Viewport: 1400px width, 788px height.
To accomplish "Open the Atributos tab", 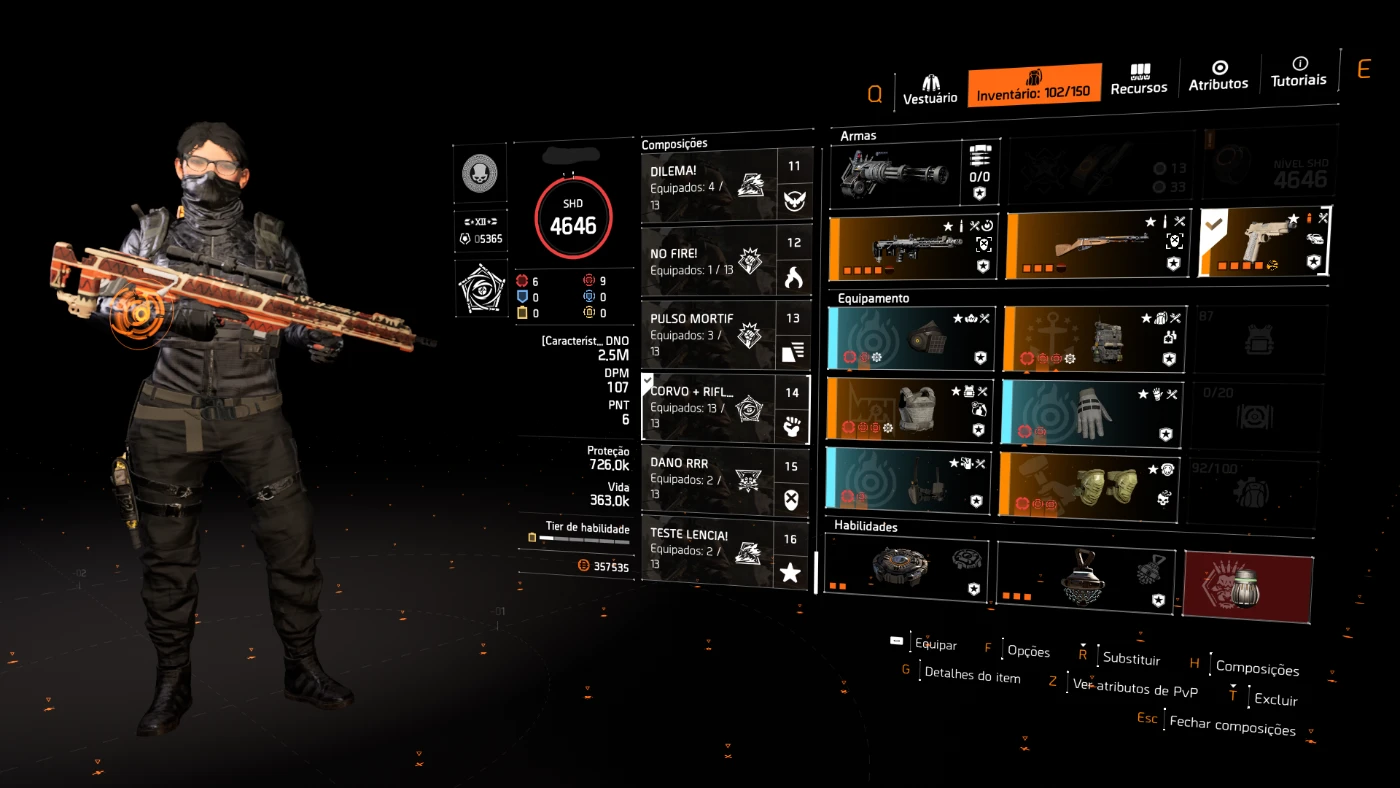I will tap(1218, 76).
